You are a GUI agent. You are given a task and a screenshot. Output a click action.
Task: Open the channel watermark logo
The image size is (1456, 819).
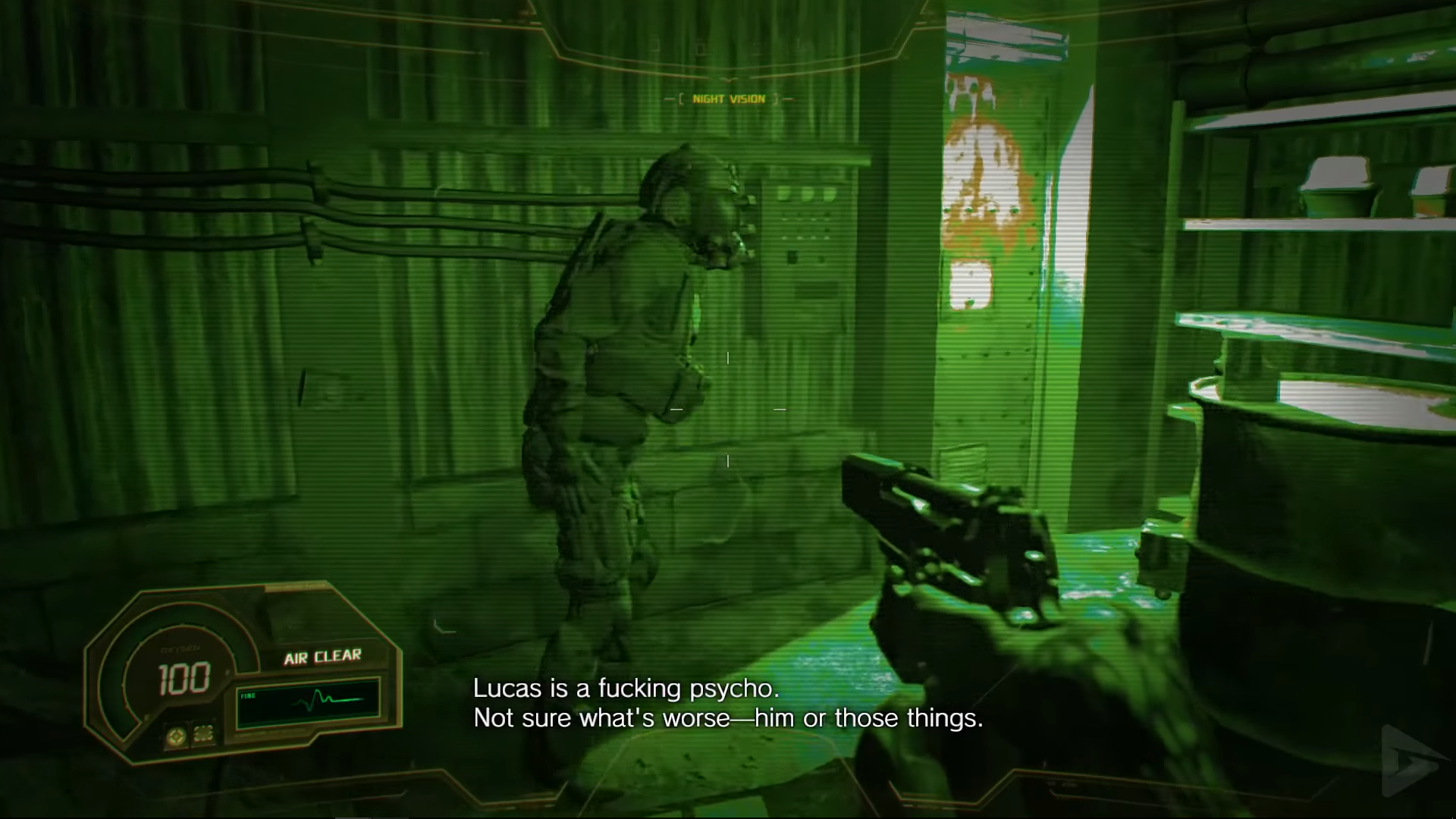tap(1409, 761)
